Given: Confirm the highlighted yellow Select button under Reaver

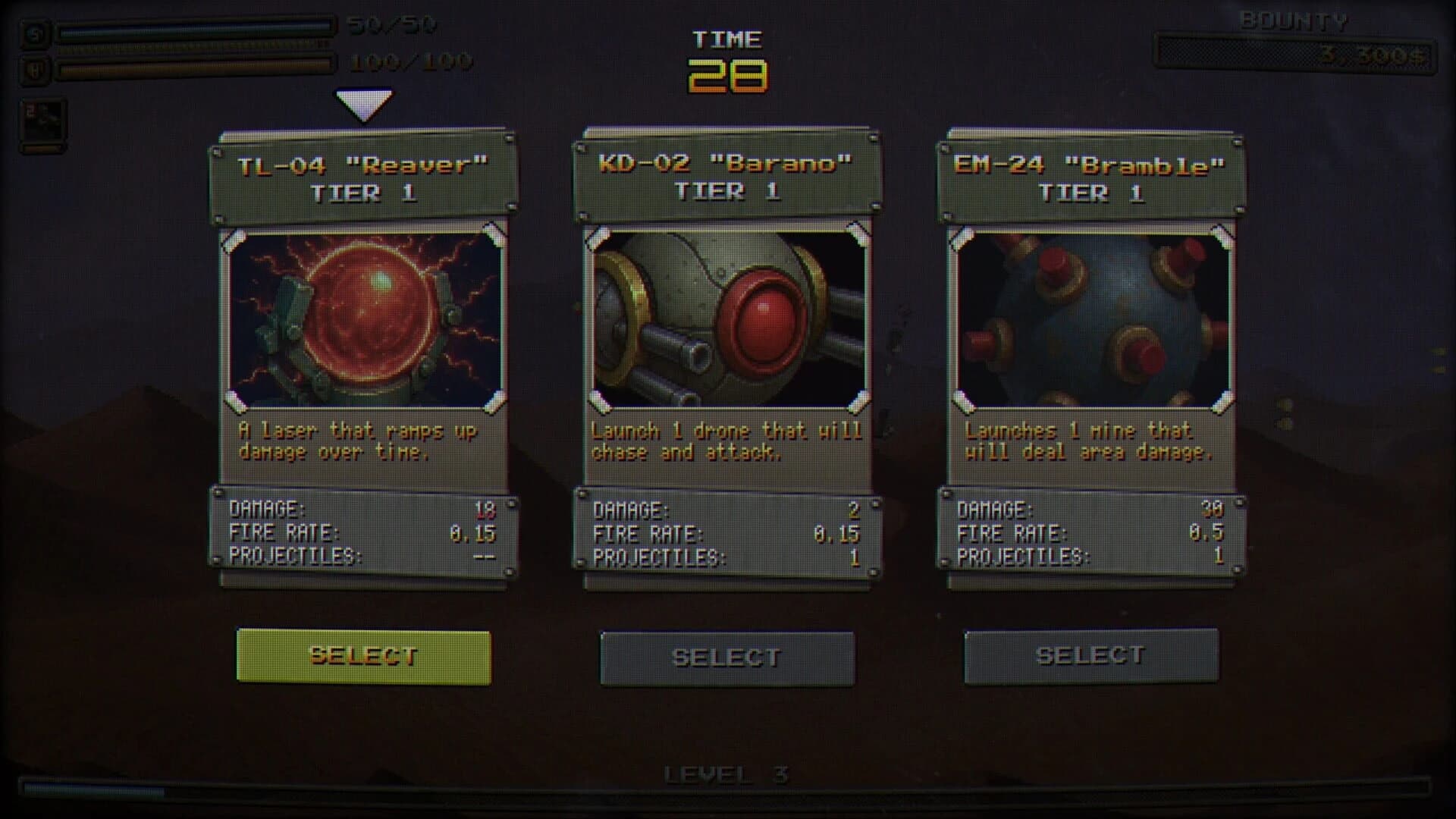Looking at the screenshot, I should pyautogui.click(x=363, y=657).
